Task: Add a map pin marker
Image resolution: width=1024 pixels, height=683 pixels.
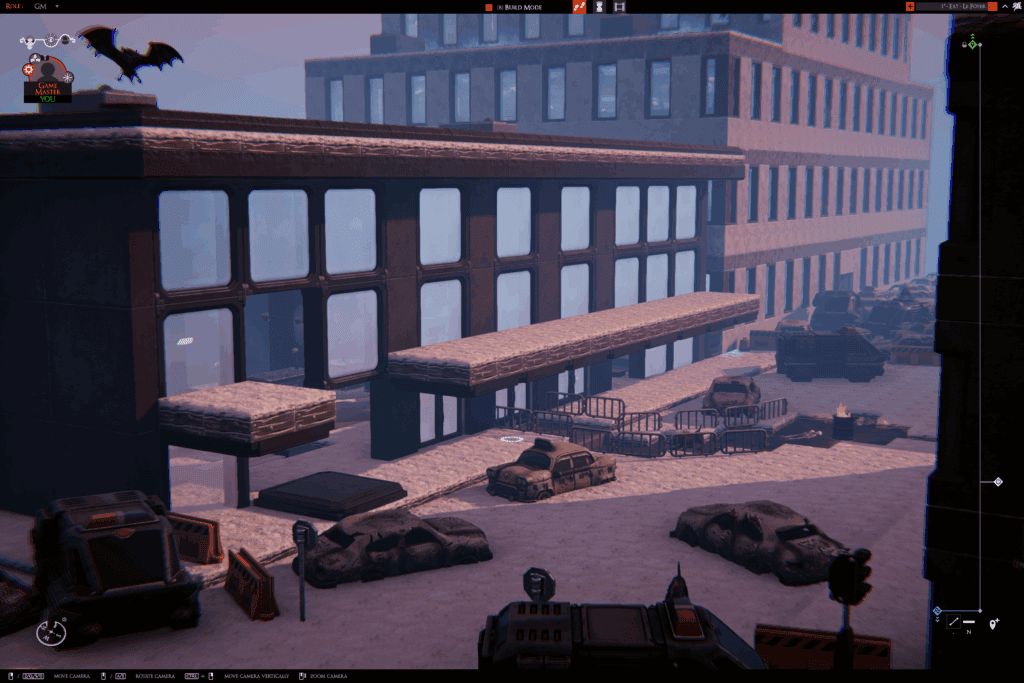Action: coord(993,624)
